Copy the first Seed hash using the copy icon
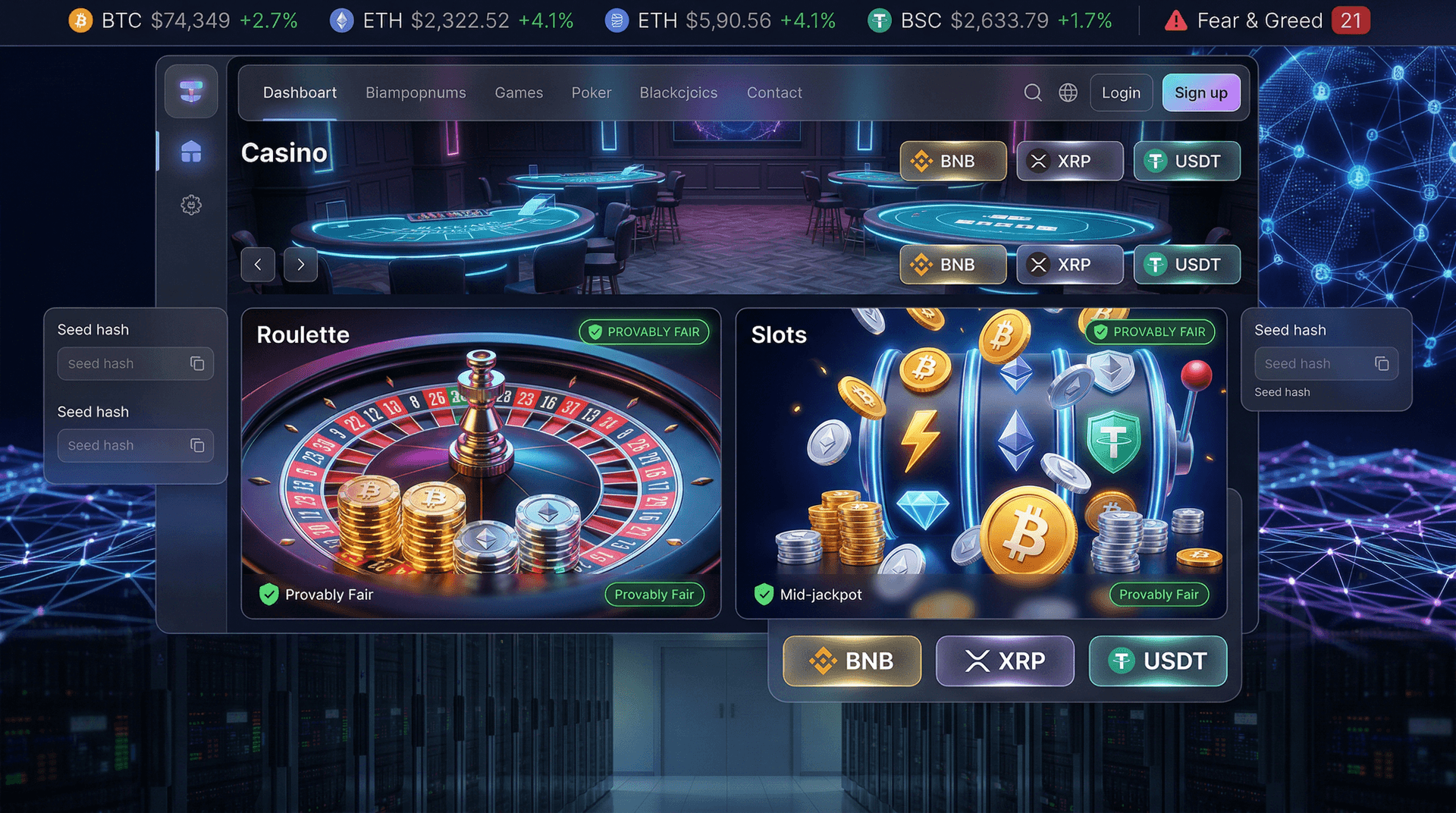This screenshot has height=813, width=1456. click(198, 363)
